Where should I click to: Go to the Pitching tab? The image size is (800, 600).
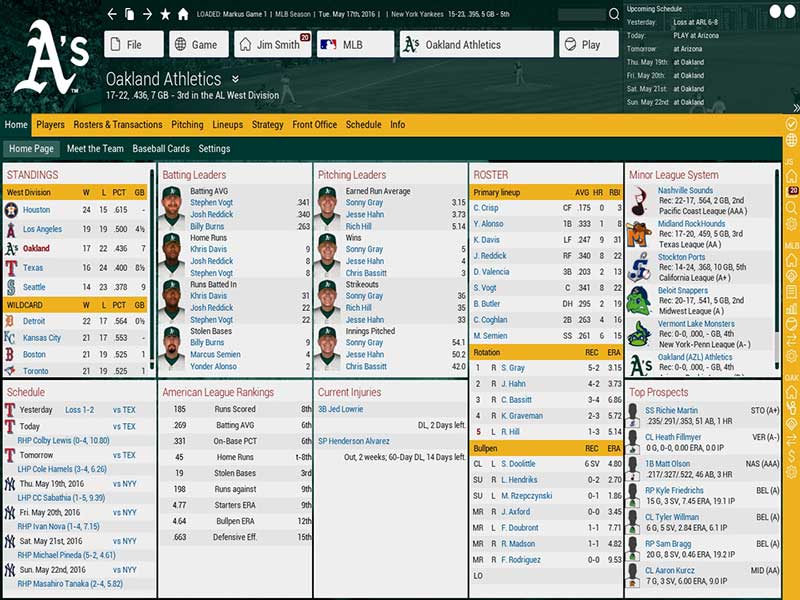tap(187, 125)
